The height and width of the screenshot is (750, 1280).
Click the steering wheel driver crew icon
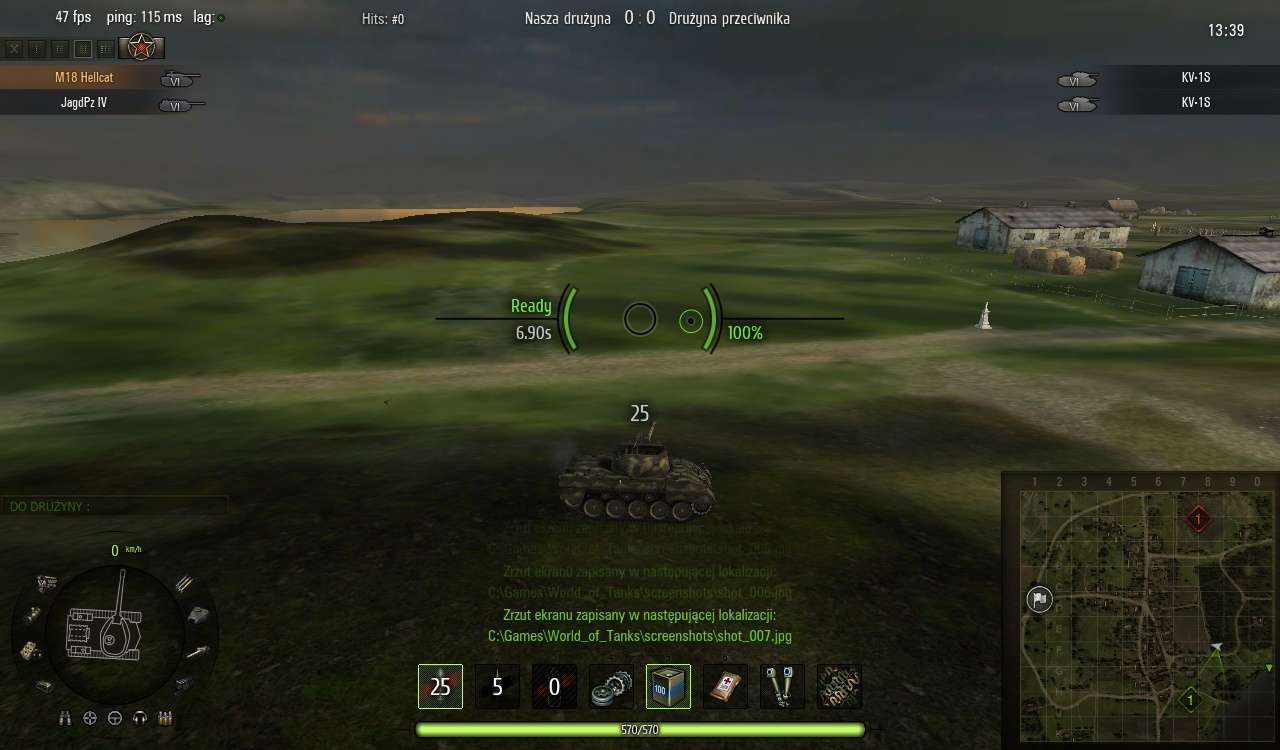pyautogui.click(x=115, y=718)
